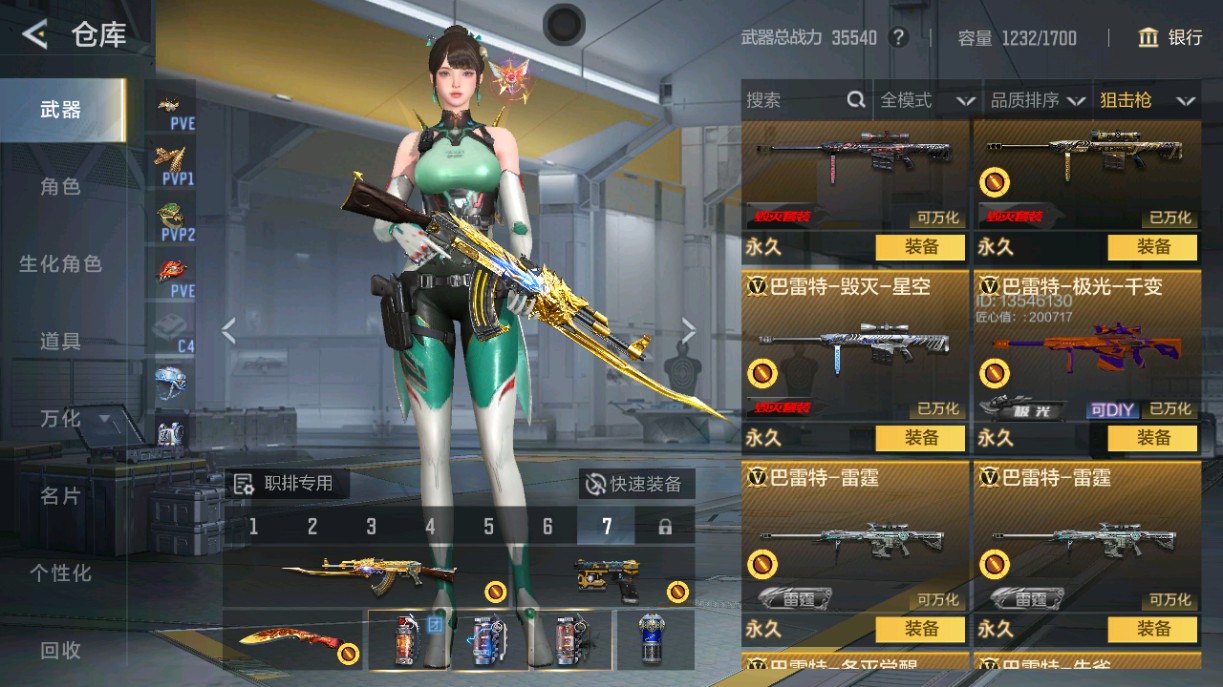
Task: Activate 快速装备 quick equip
Action: (x=635, y=484)
